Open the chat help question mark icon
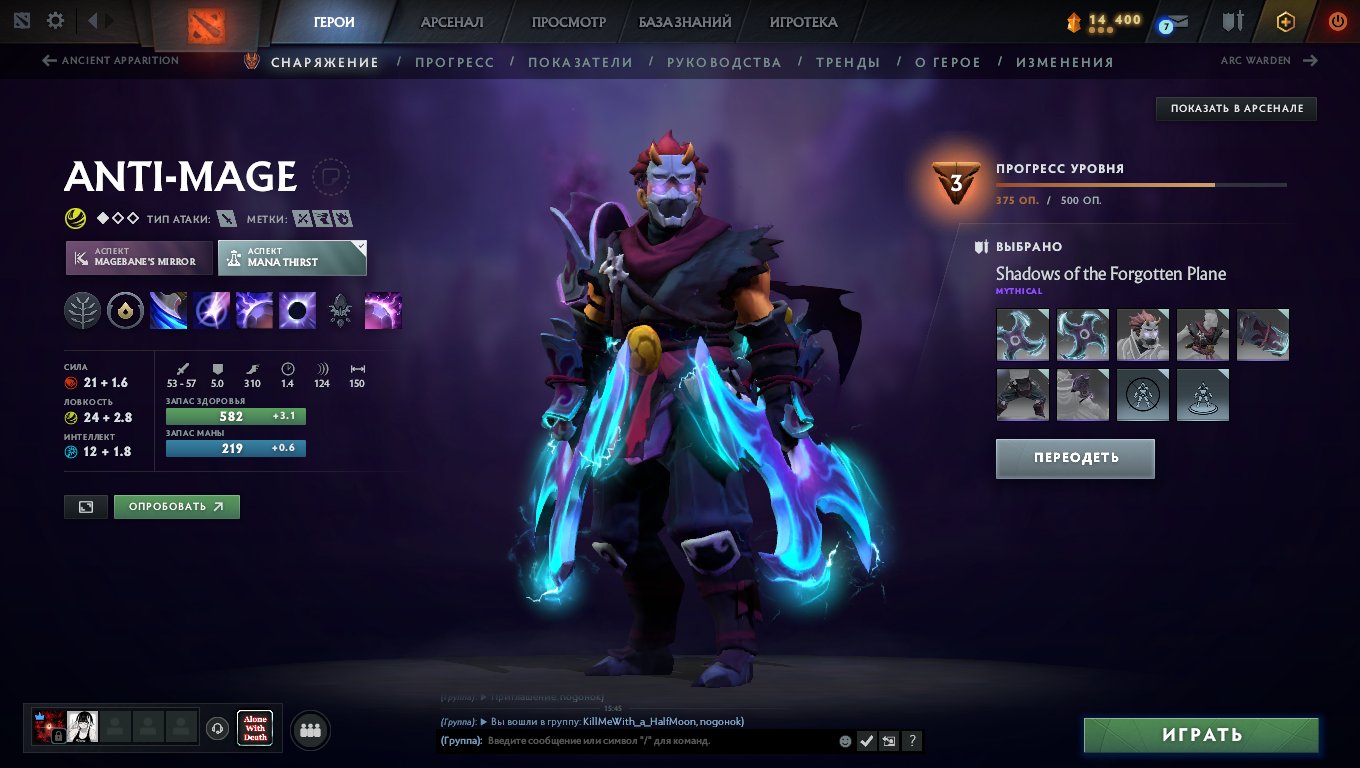This screenshot has height=768, width=1360. (911, 741)
